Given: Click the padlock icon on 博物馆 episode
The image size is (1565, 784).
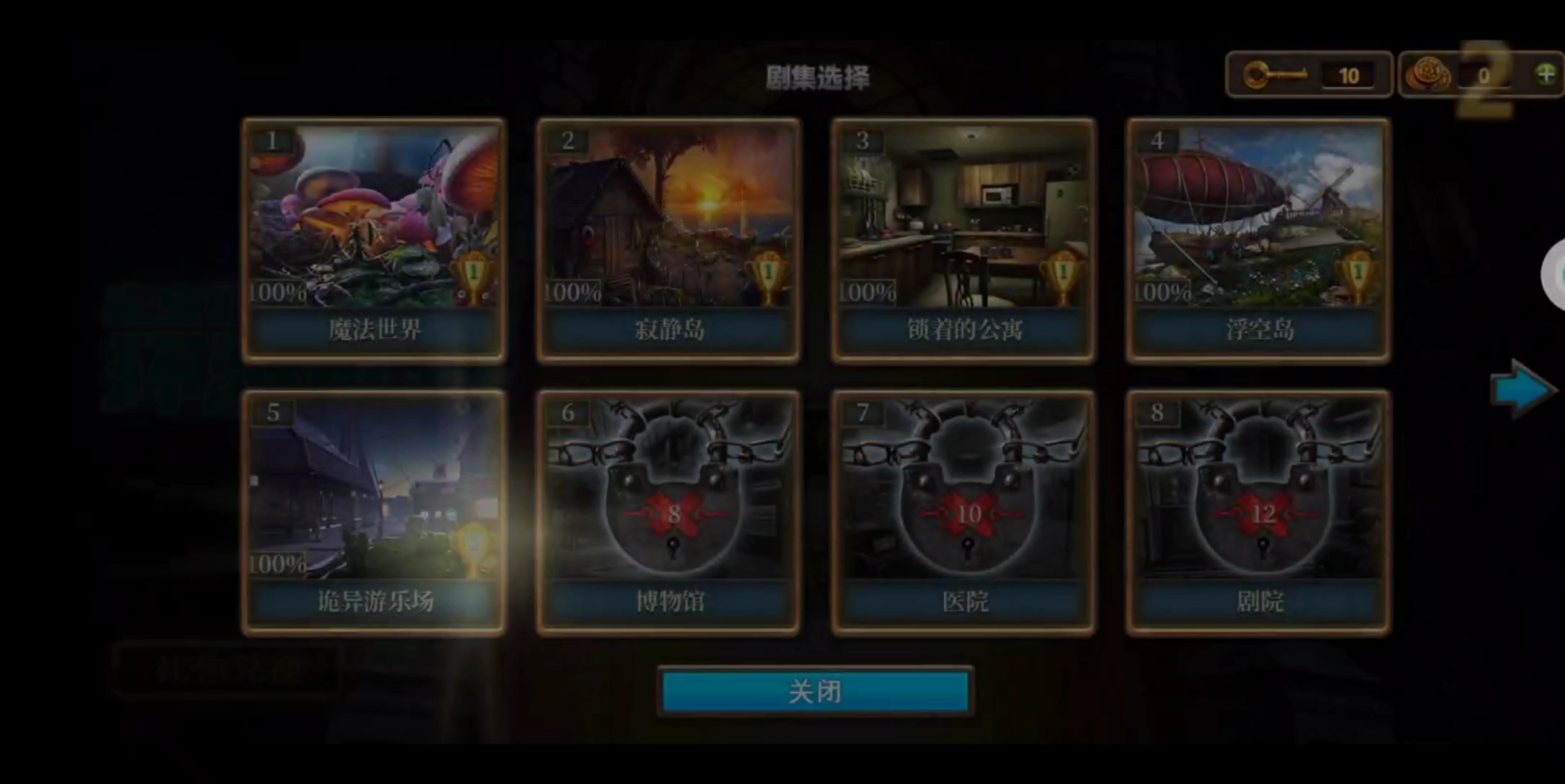Looking at the screenshot, I should pos(672,509).
